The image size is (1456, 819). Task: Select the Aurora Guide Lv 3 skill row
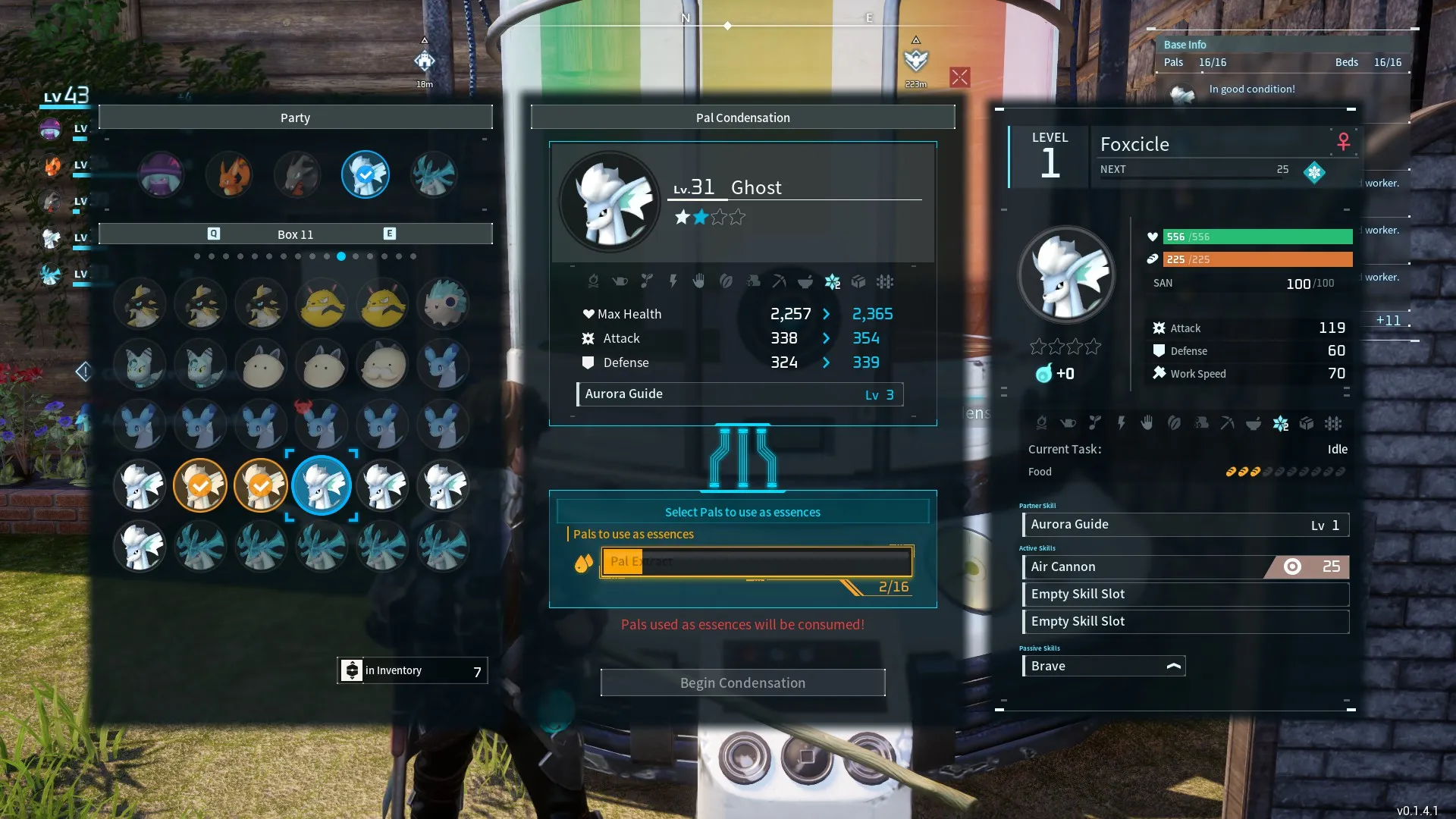(740, 394)
